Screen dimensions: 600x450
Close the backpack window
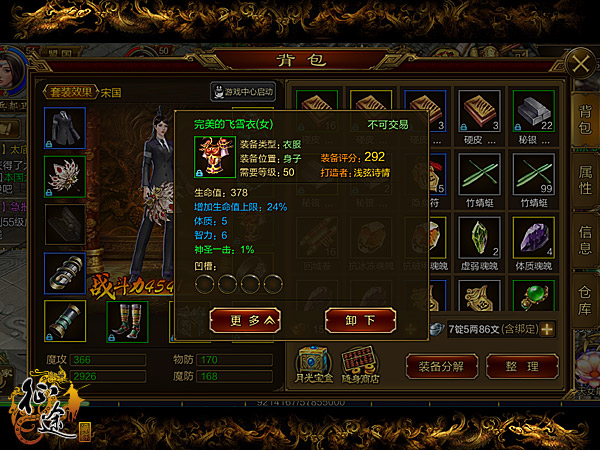pos(577,63)
